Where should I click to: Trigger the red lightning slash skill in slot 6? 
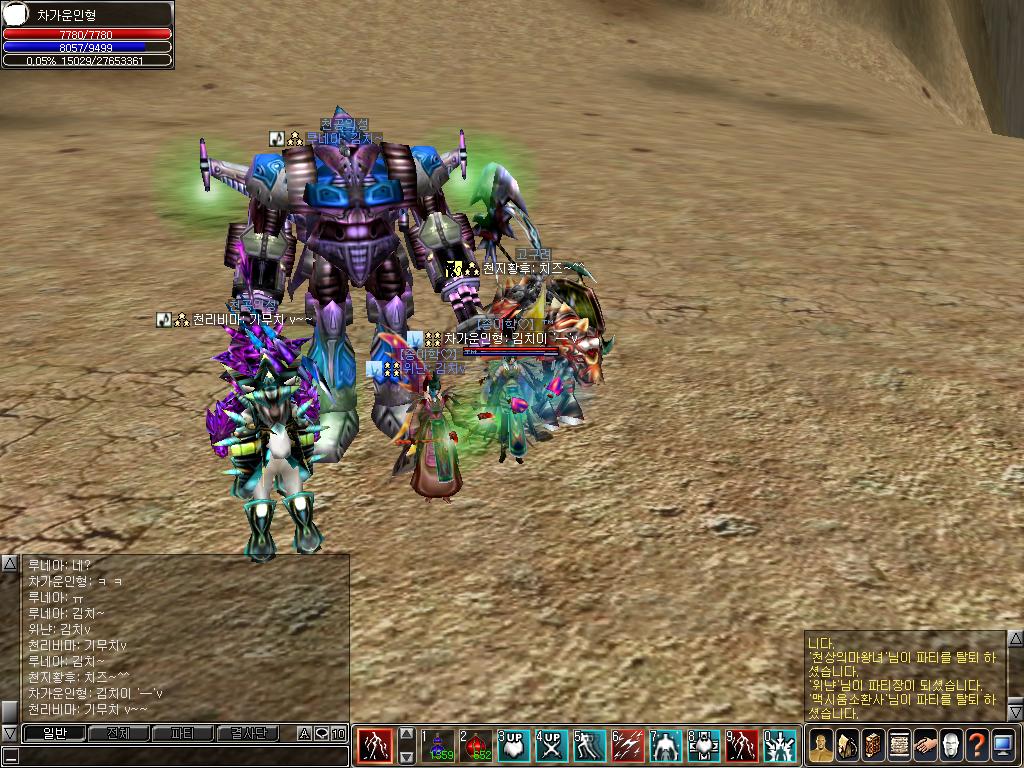click(x=628, y=746)
